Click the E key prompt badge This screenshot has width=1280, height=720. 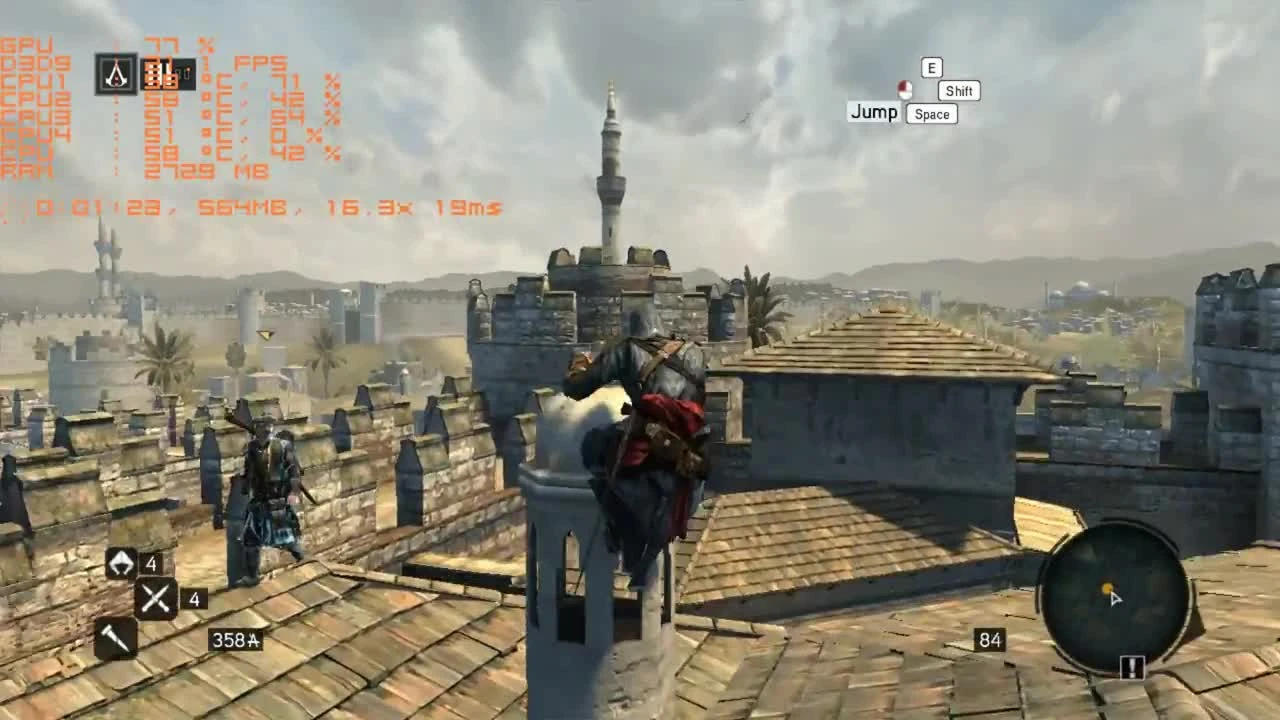click(x=930, y=67)
